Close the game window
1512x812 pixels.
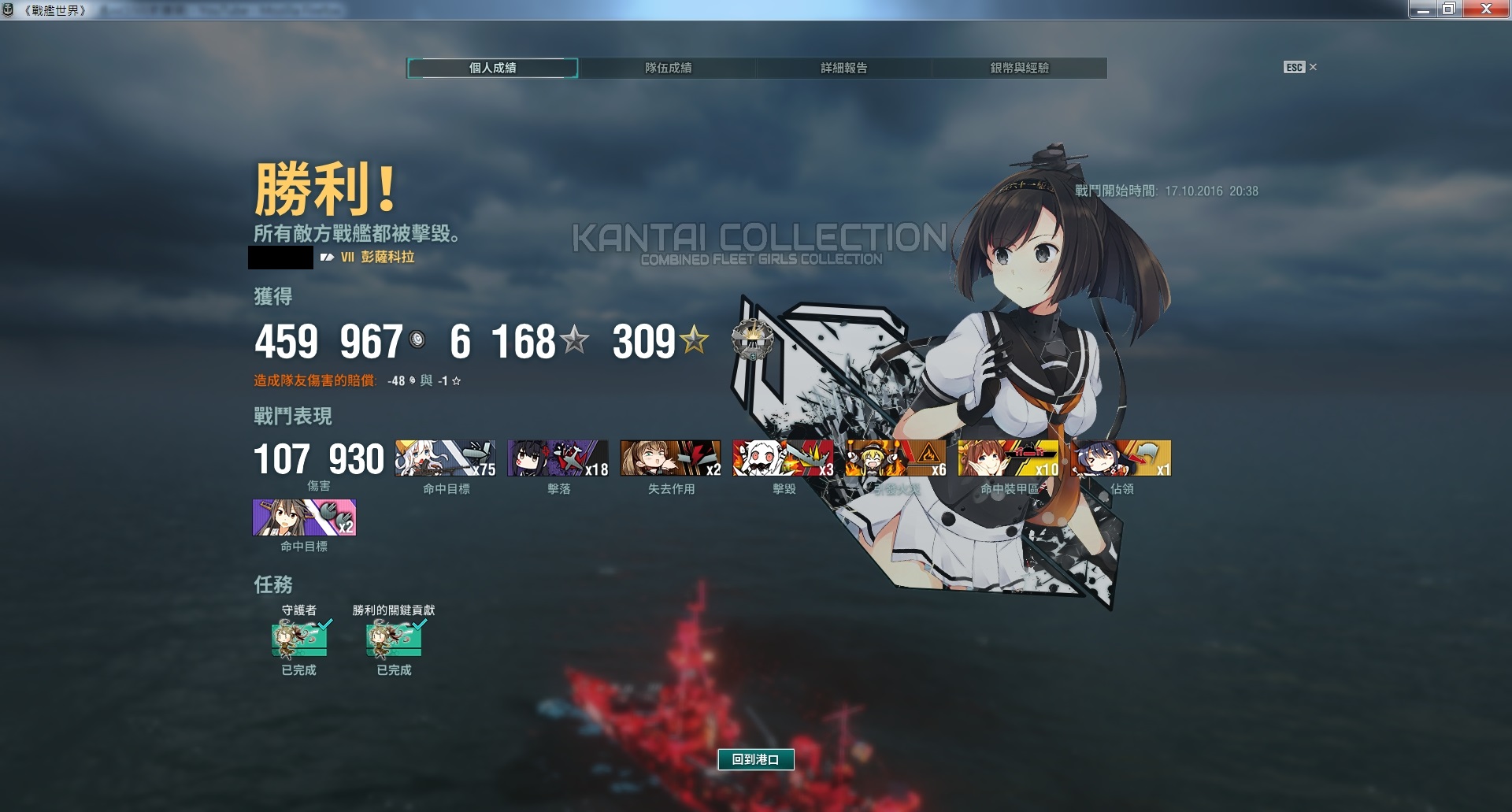(x=1486, y=9)
